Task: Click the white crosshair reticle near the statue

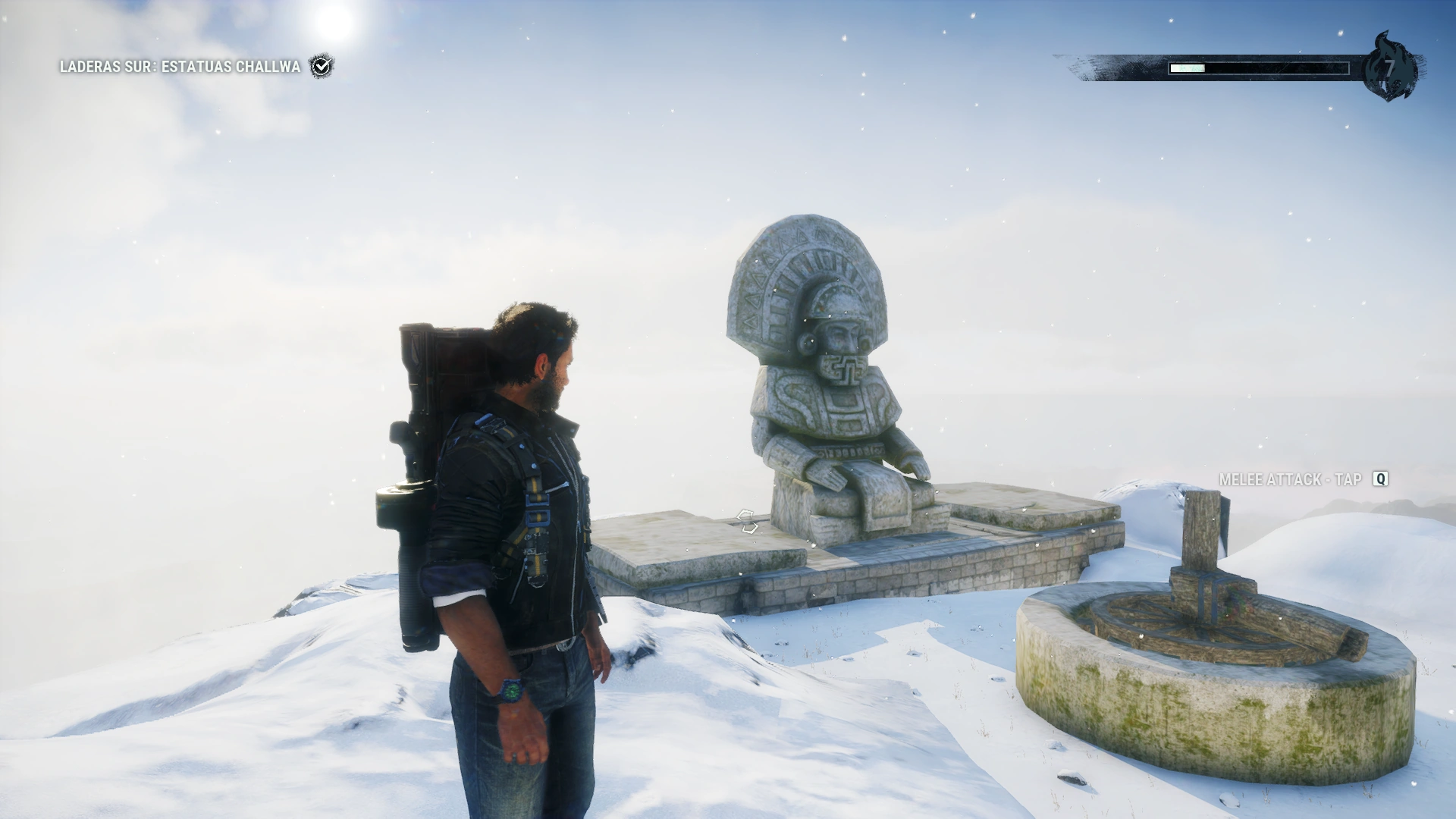Action: [x=747, y=520]
